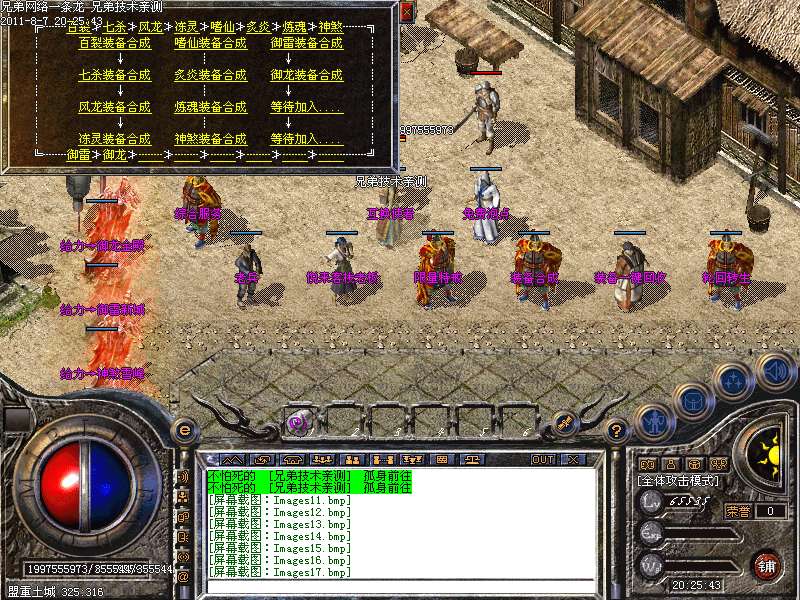This screenshot has width=800, height=600.
Task: Click the round 铺 shop button
Action: tap(767, 564)
